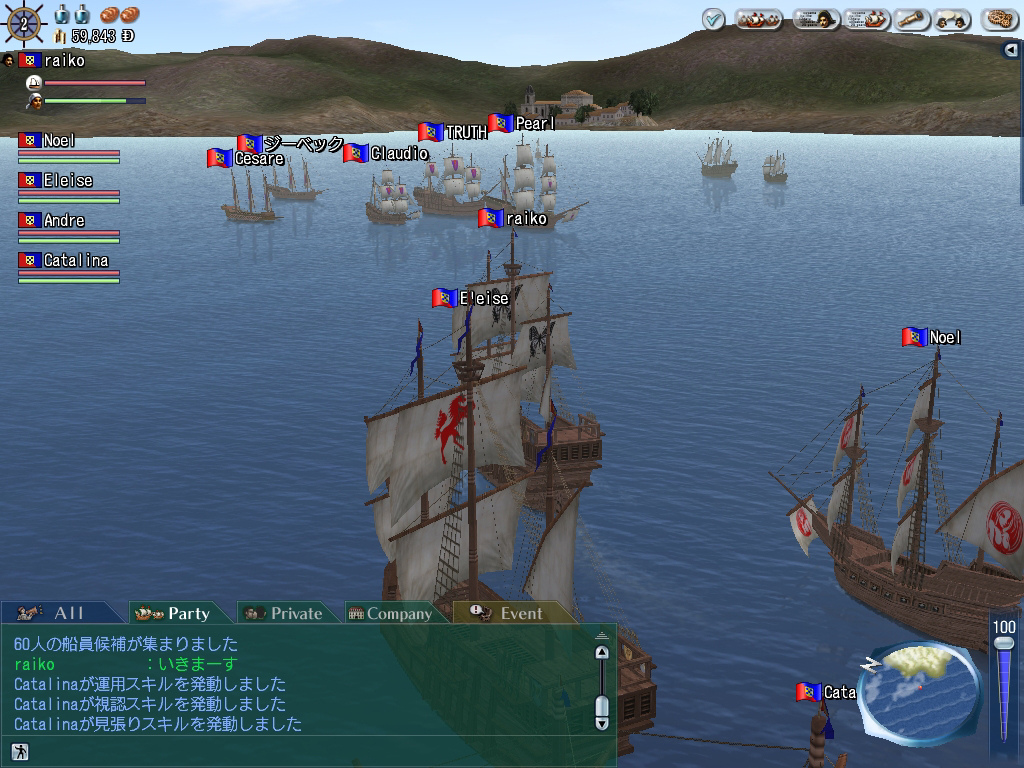Screen dimensions: 1024x768
Task: Open the round sea minimap
Action: [918, 691]
